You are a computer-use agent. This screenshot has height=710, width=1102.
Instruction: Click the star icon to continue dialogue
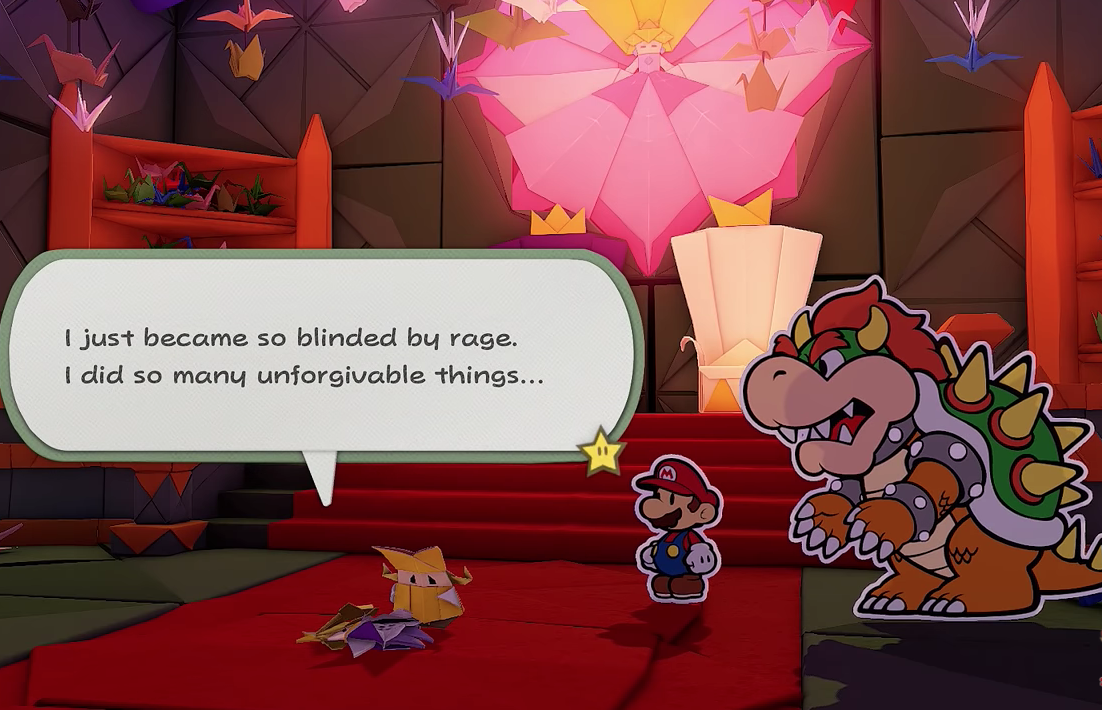603,455
